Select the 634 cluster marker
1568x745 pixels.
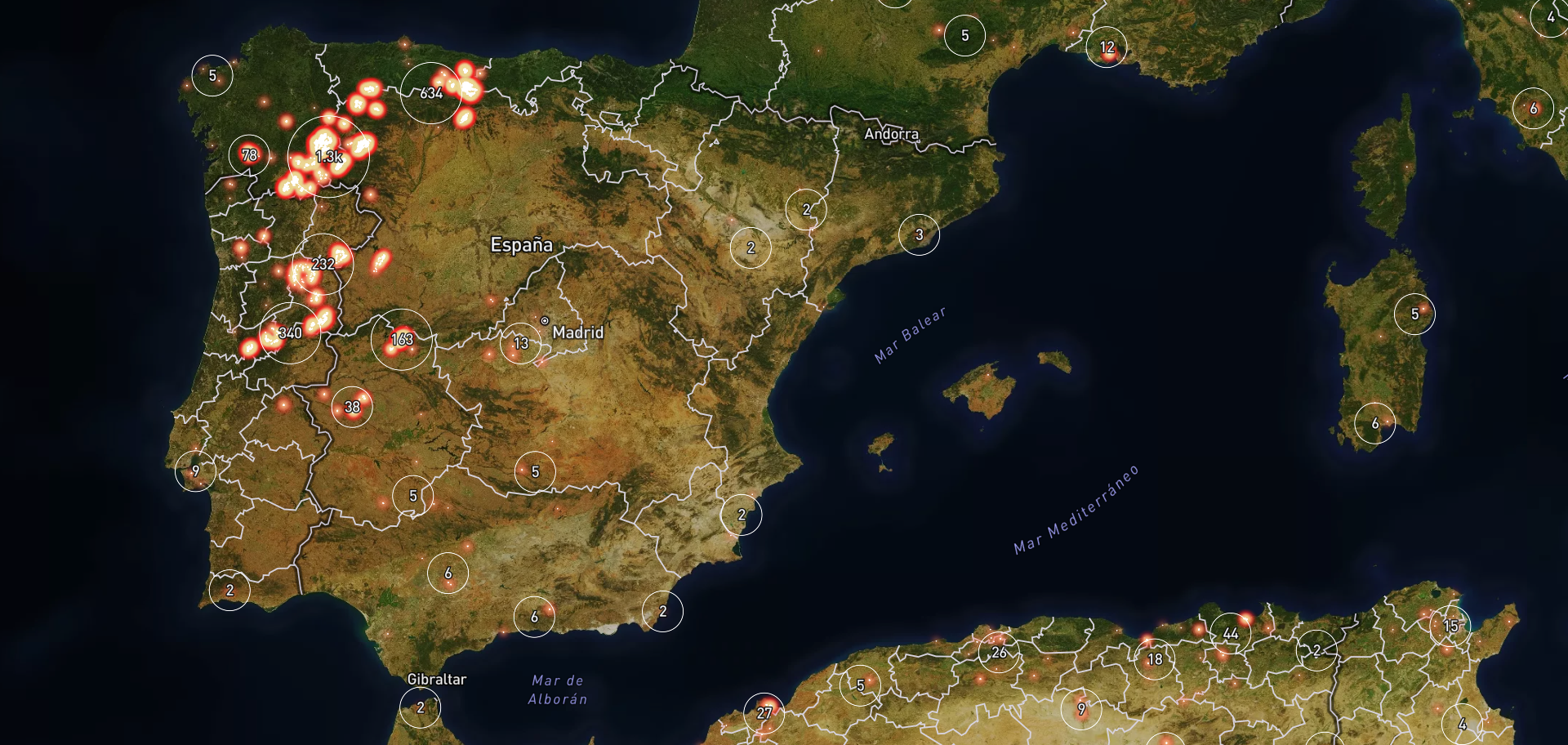(431, 93)
